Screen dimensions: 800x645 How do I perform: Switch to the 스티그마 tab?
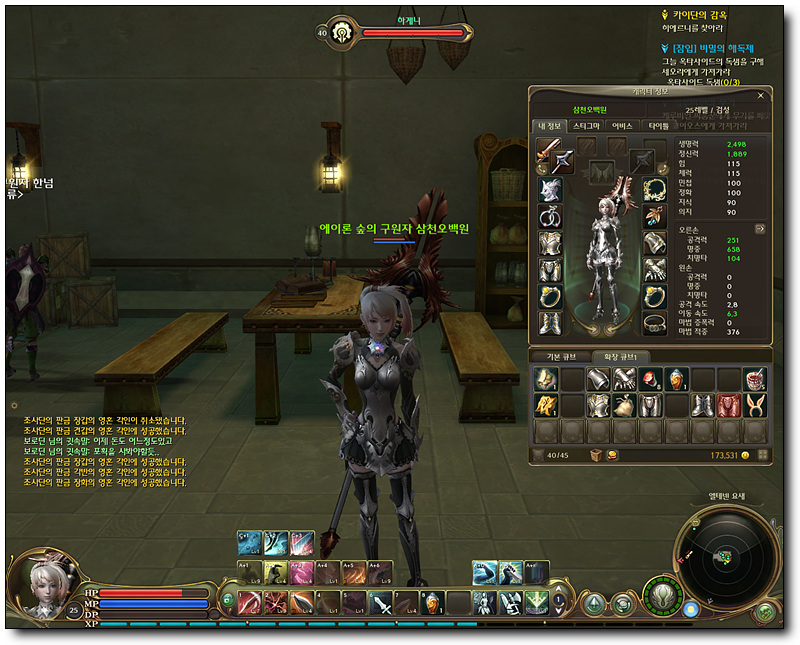click(585, 127)
